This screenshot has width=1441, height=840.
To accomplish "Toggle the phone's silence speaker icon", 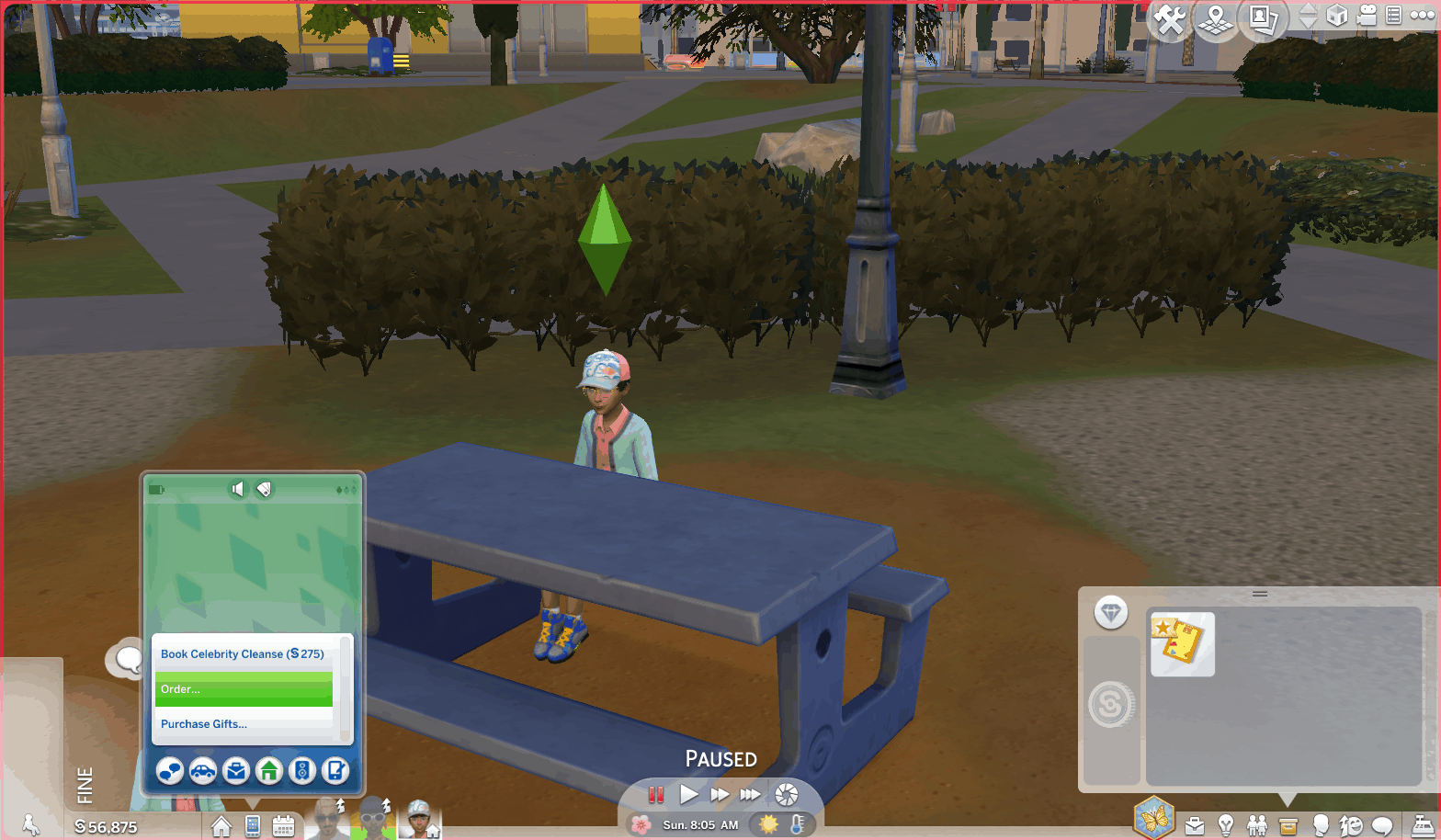I will (238, 489).
